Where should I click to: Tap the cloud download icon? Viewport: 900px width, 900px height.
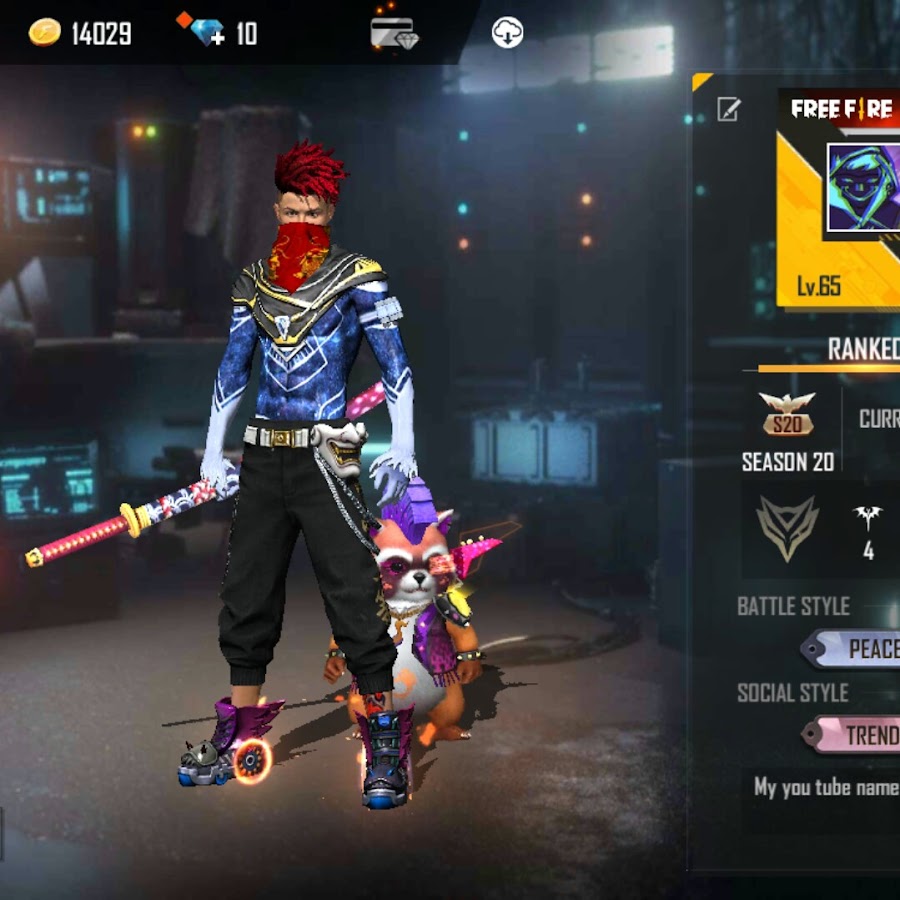[x=508, y=33]
